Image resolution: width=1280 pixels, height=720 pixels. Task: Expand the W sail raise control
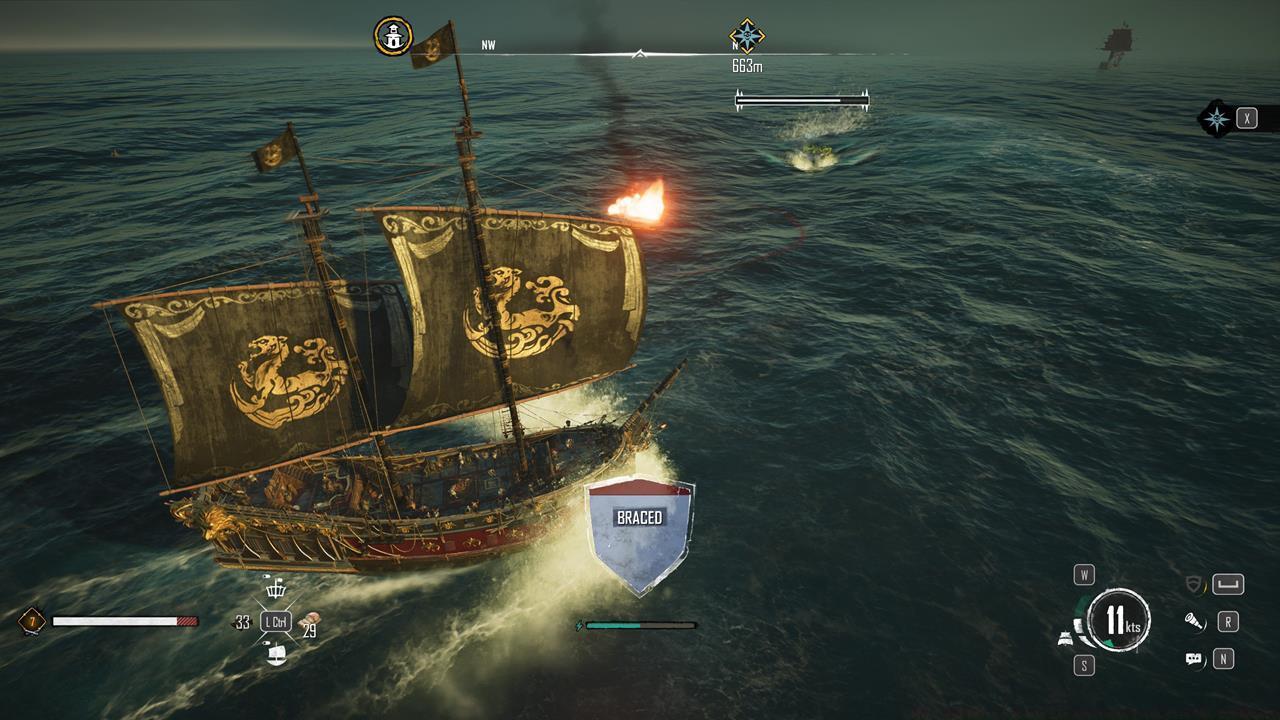(x=1084, y=573)
